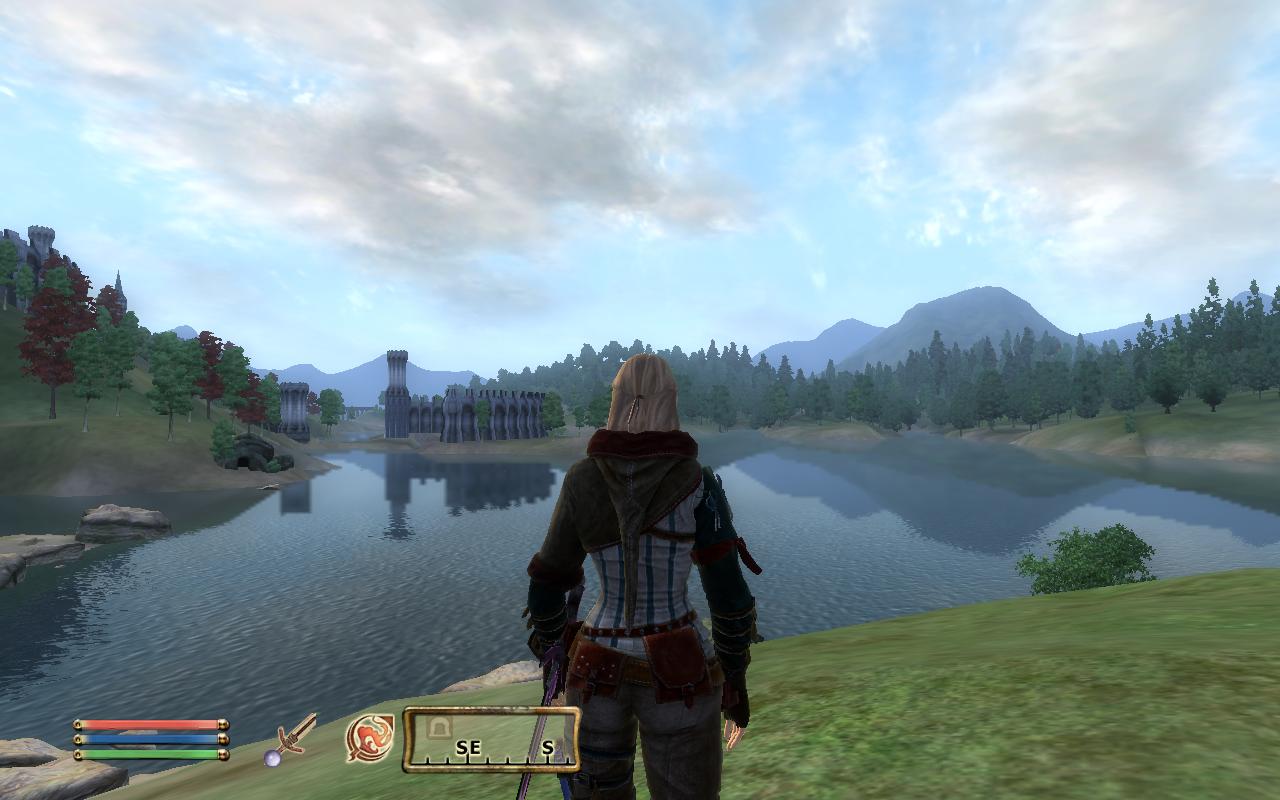Select the doorway marker on the compass
1280x800 pixels.
tap(437, 727)
